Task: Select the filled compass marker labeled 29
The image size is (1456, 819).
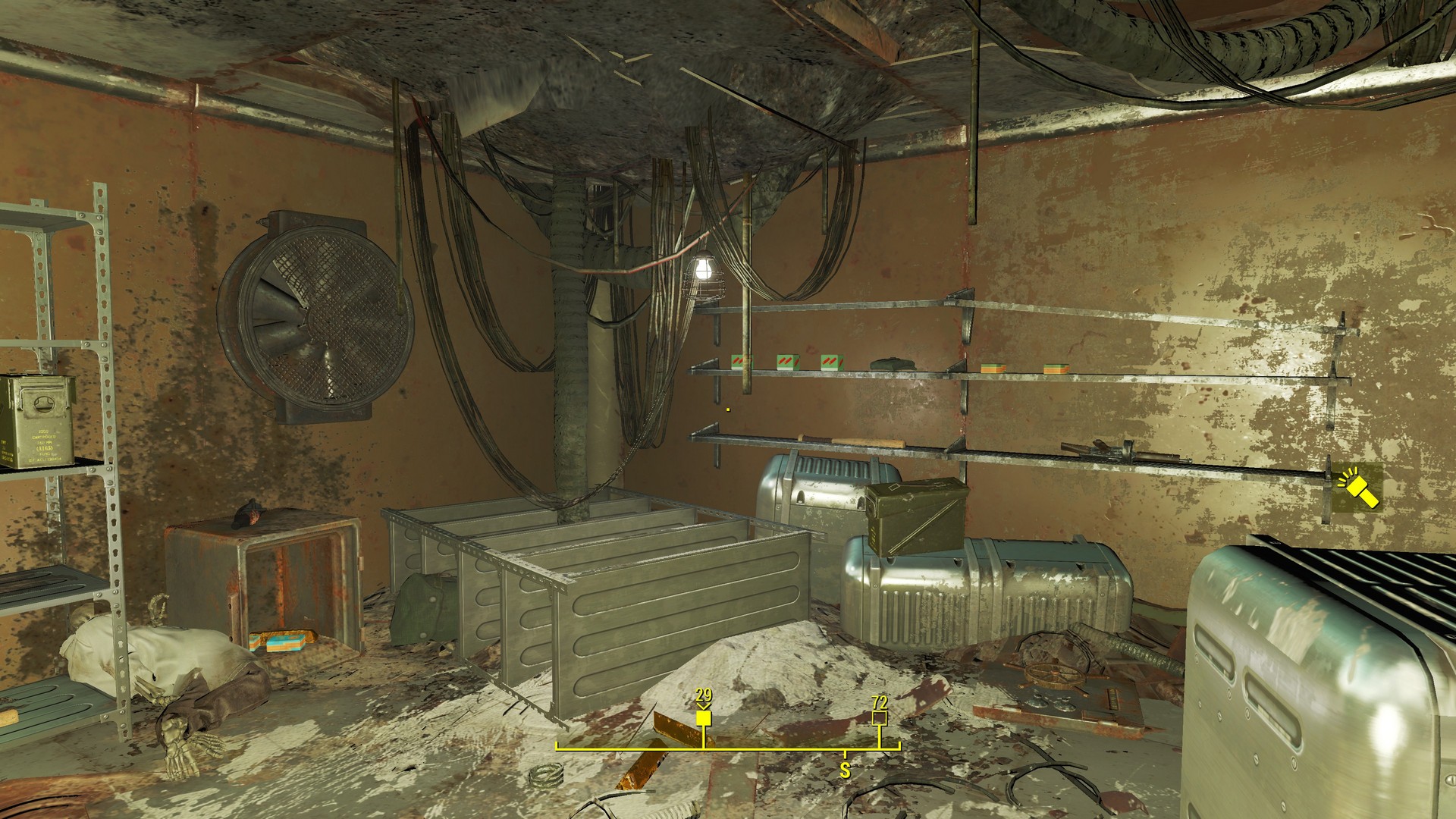Action: click(x=704, y=717)
